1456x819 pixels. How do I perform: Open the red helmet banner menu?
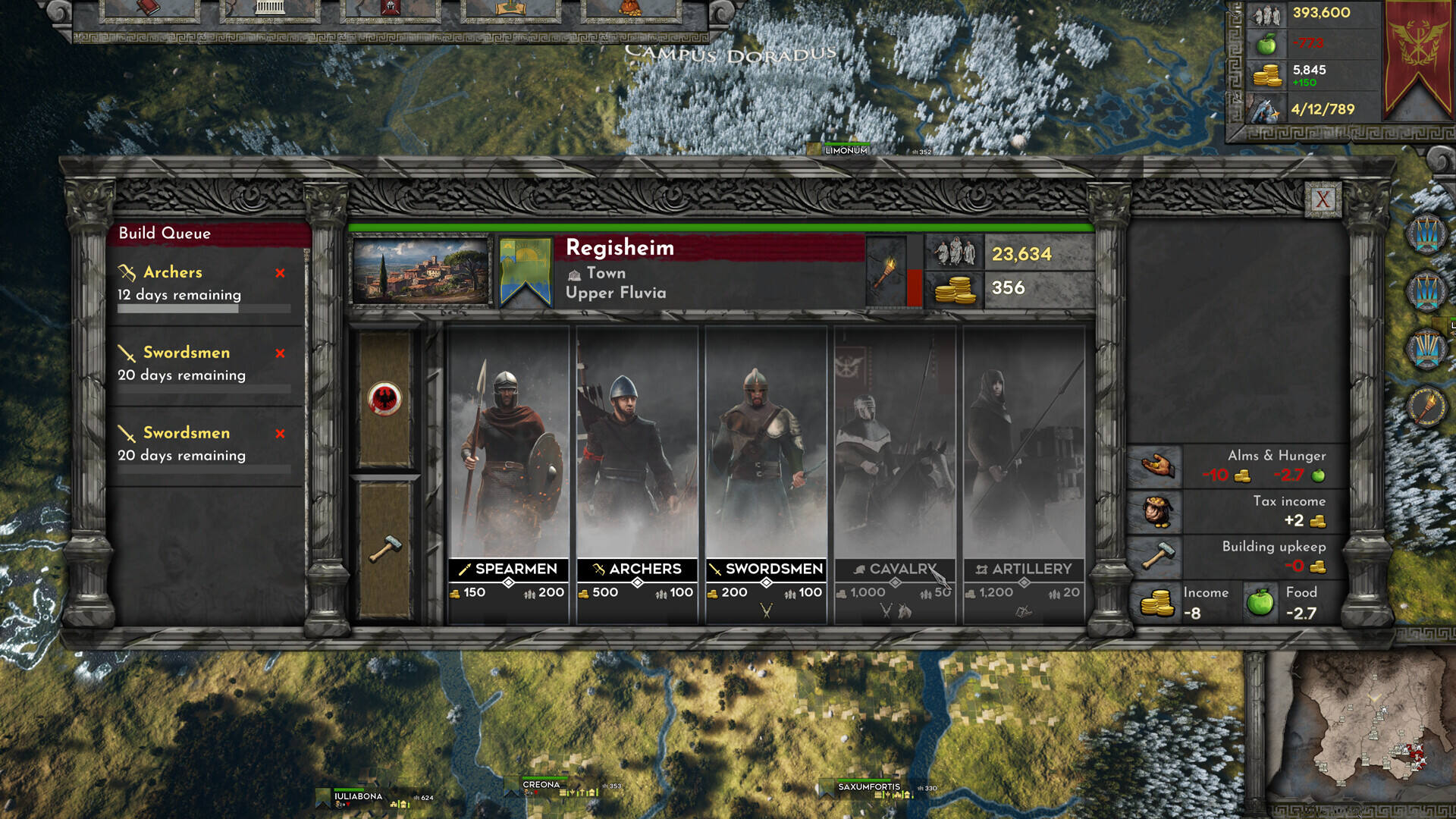(x=391, y=8)
